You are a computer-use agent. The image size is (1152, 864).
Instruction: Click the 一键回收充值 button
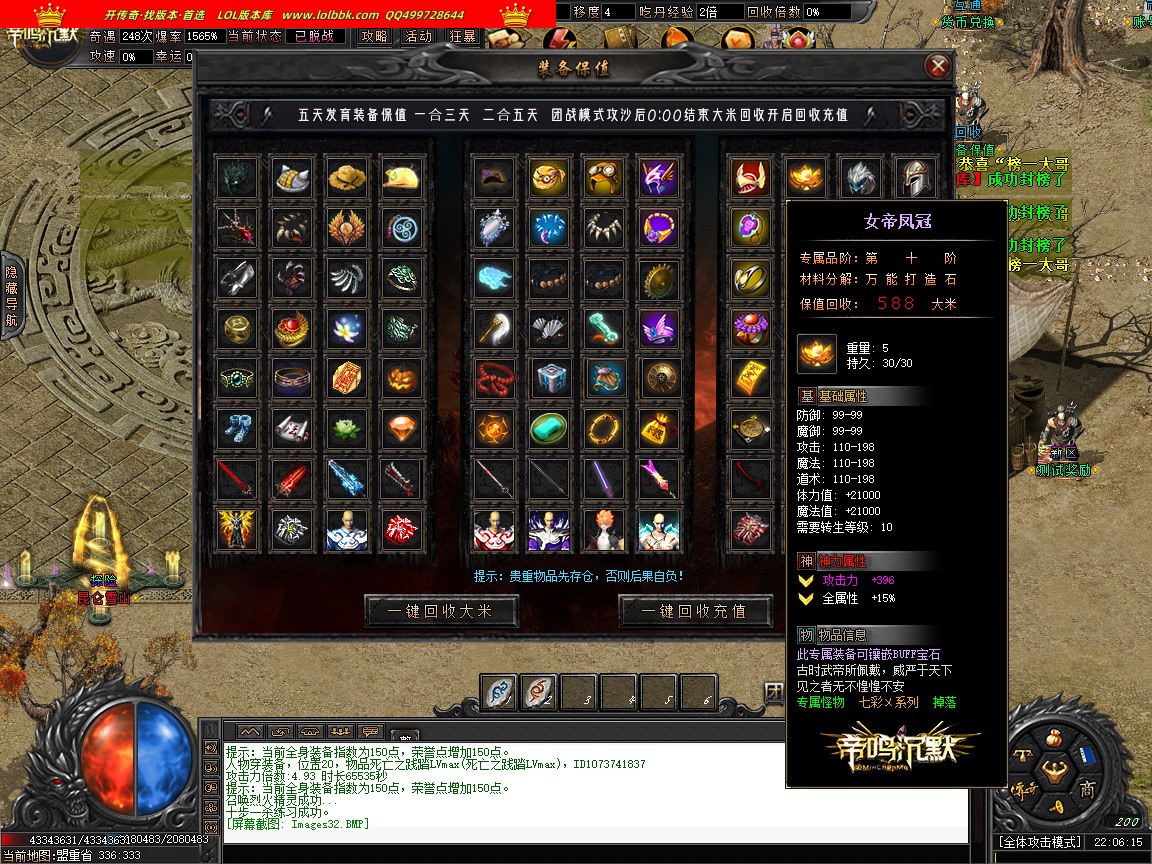[696, 611]
